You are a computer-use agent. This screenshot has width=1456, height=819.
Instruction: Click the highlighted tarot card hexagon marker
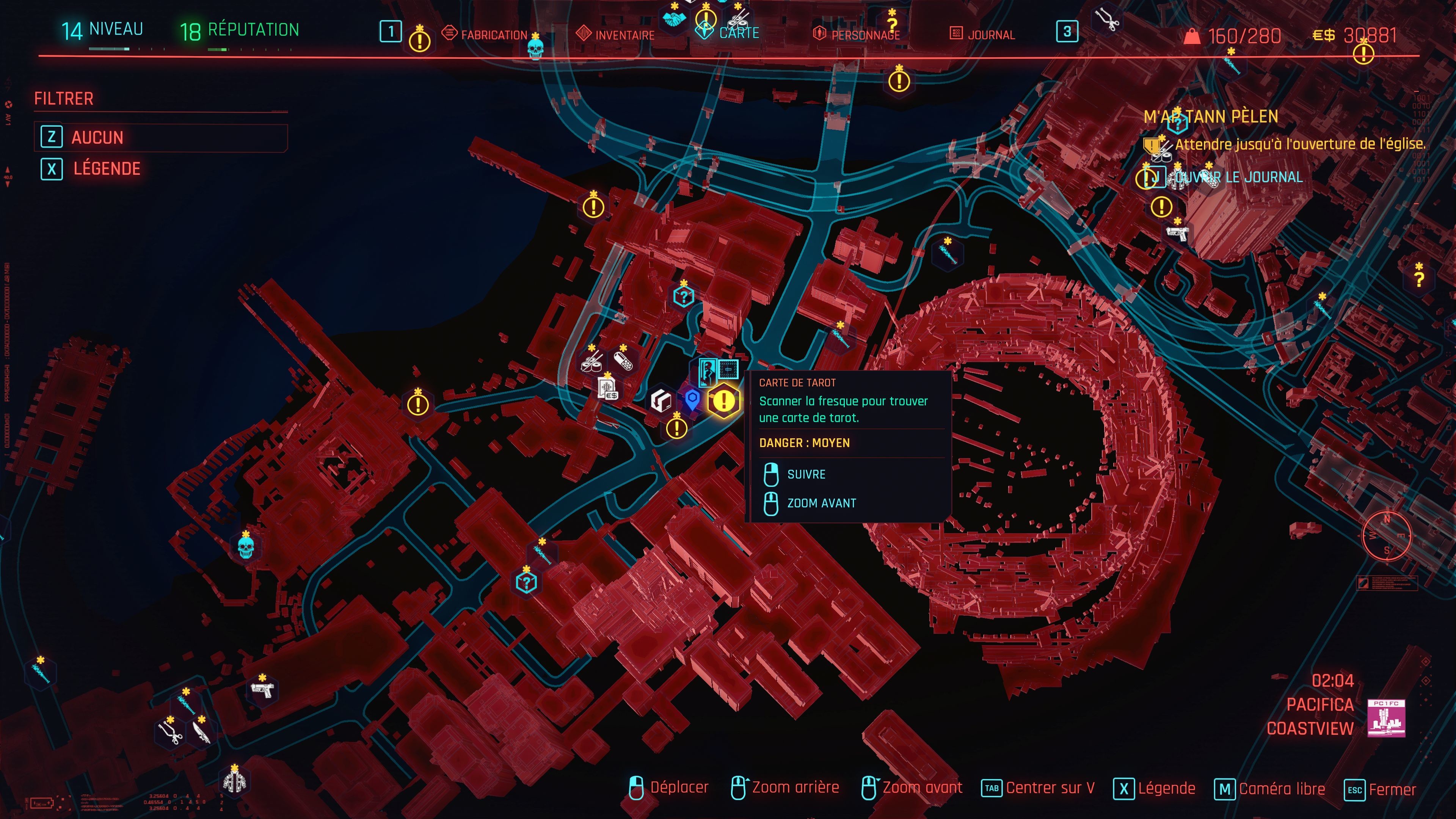723,401
